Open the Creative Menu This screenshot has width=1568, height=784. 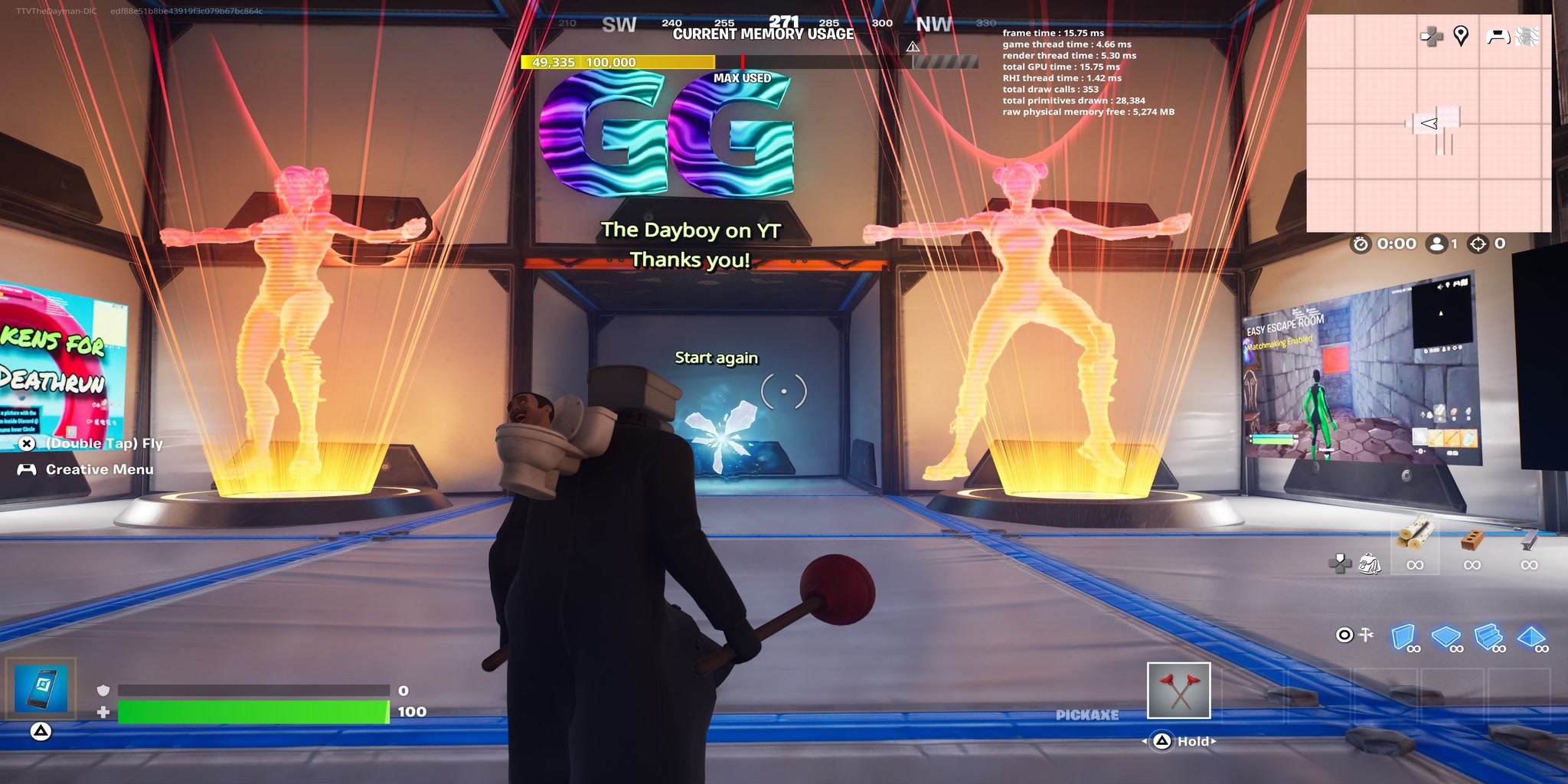tap(90, 469)
